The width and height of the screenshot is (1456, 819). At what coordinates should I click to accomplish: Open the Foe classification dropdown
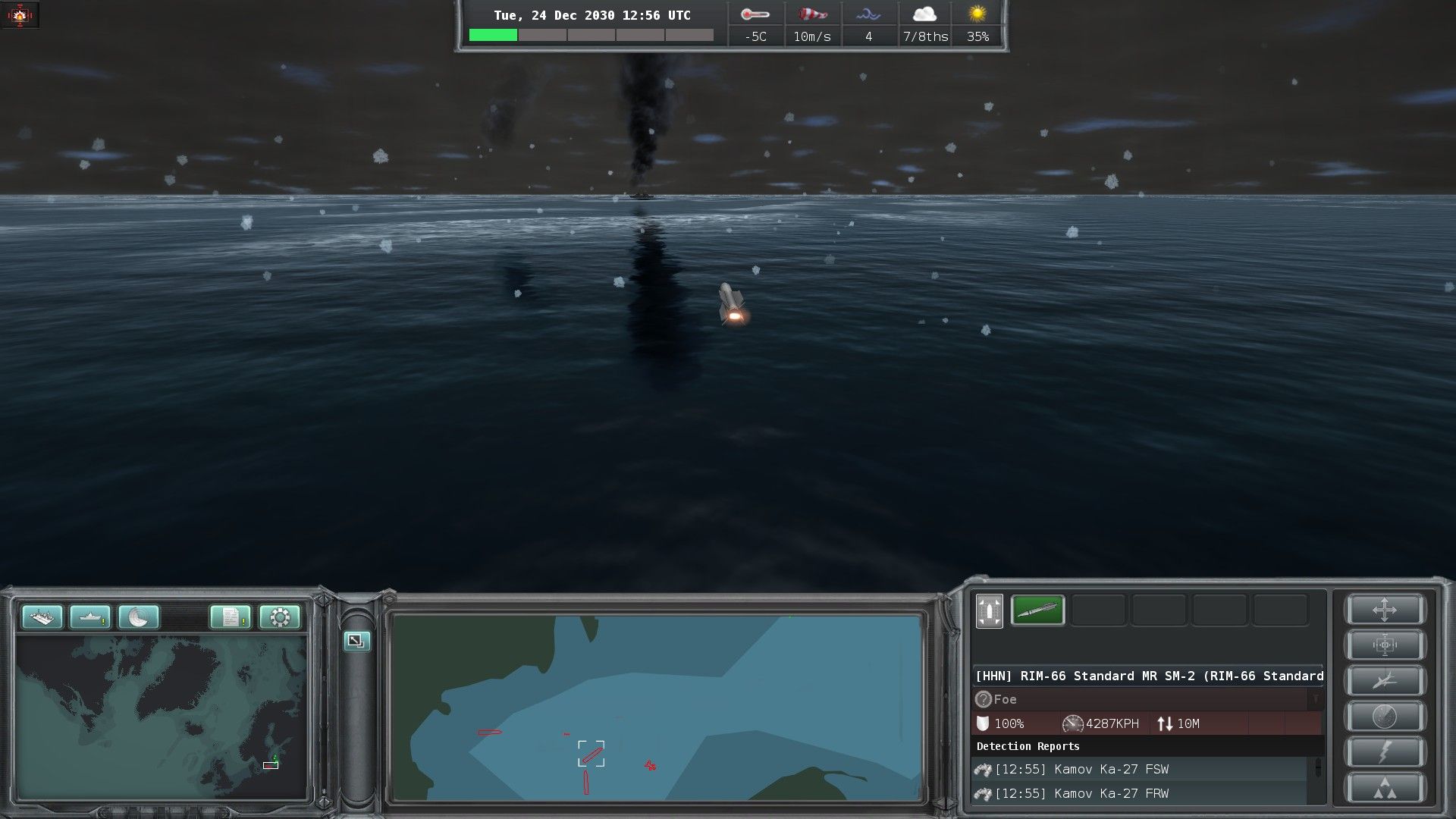pyautogui.click(x=1316, y=699)
